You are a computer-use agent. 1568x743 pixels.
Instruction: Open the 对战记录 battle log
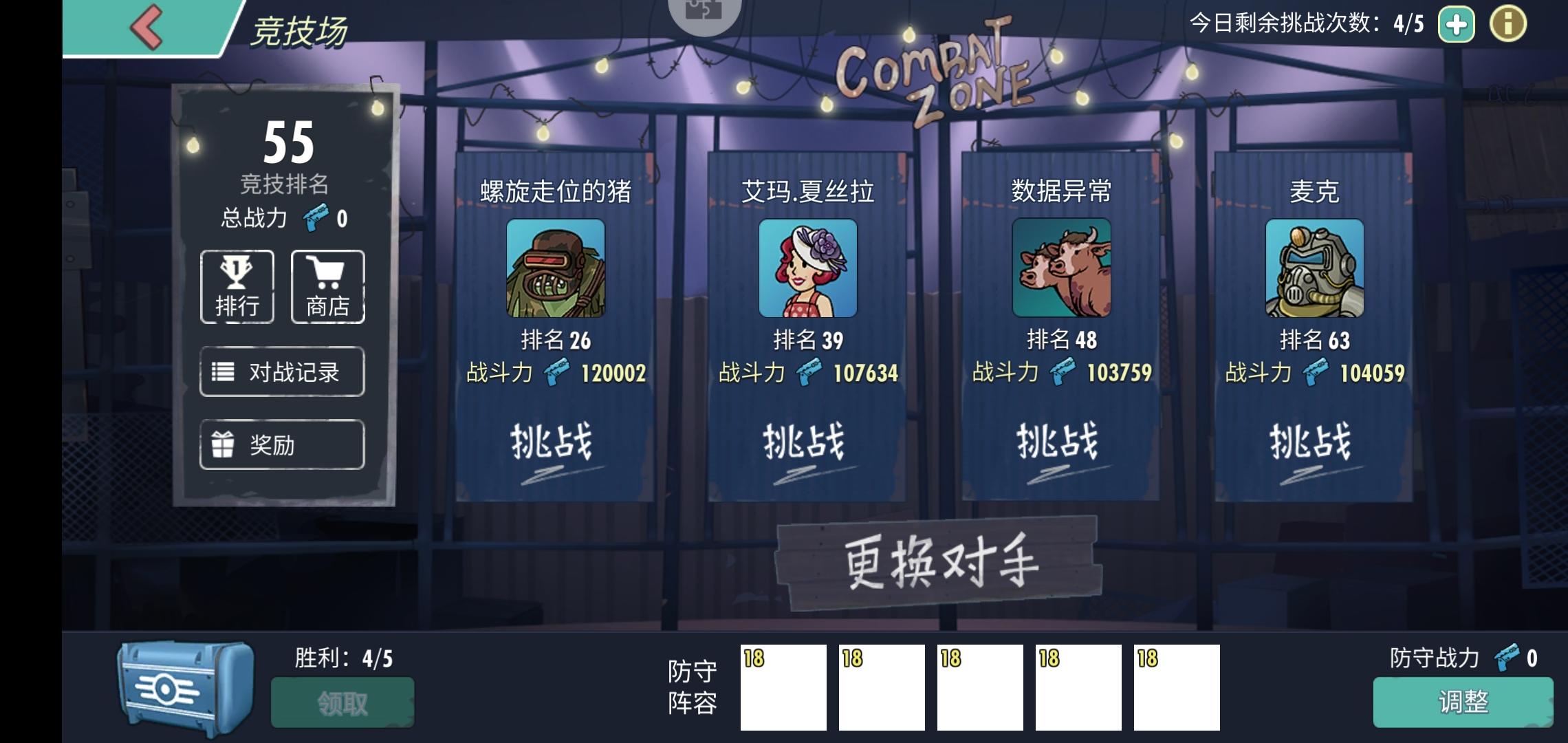click(281, 371)
